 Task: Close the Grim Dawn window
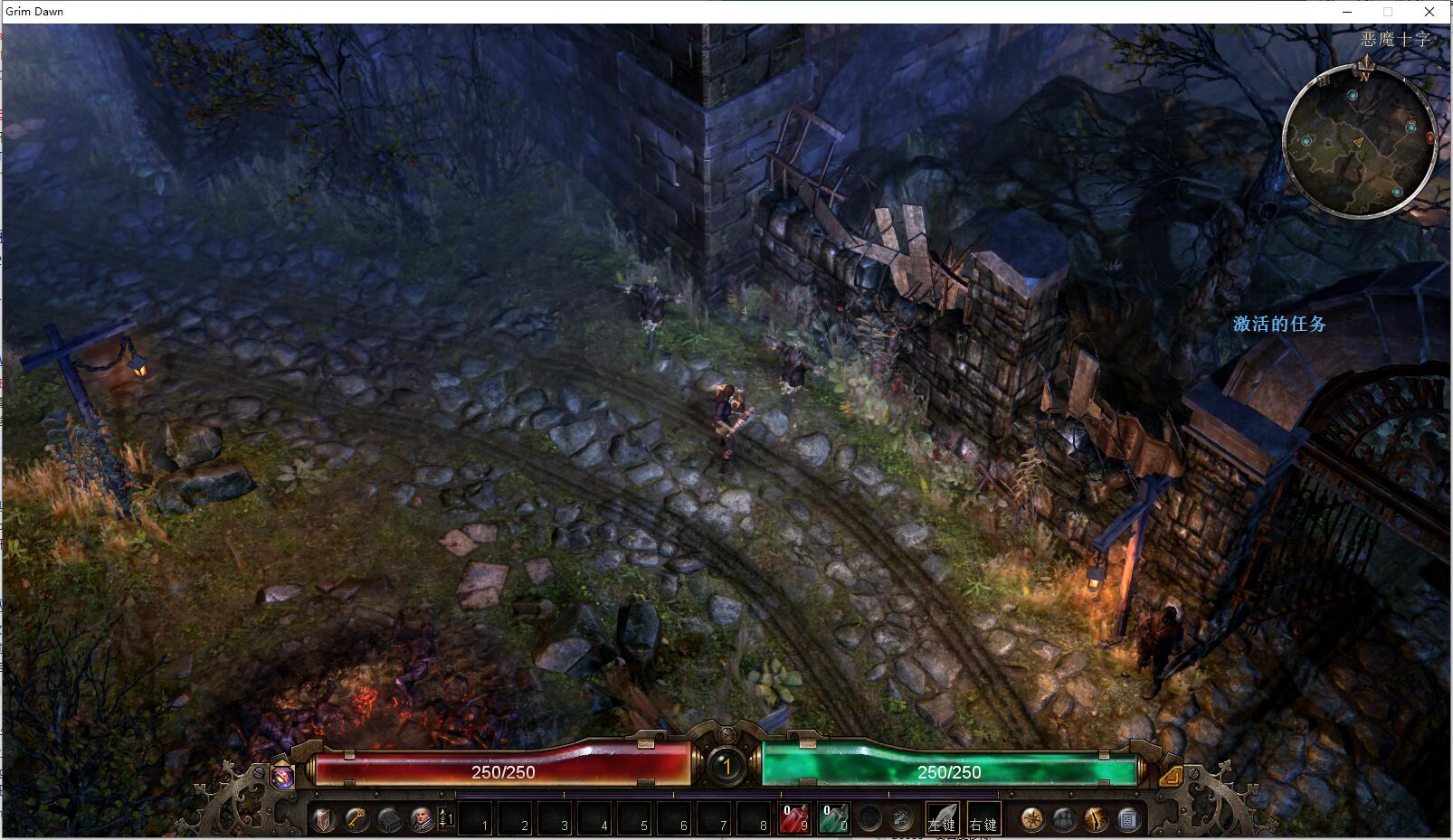[1429, 12]
